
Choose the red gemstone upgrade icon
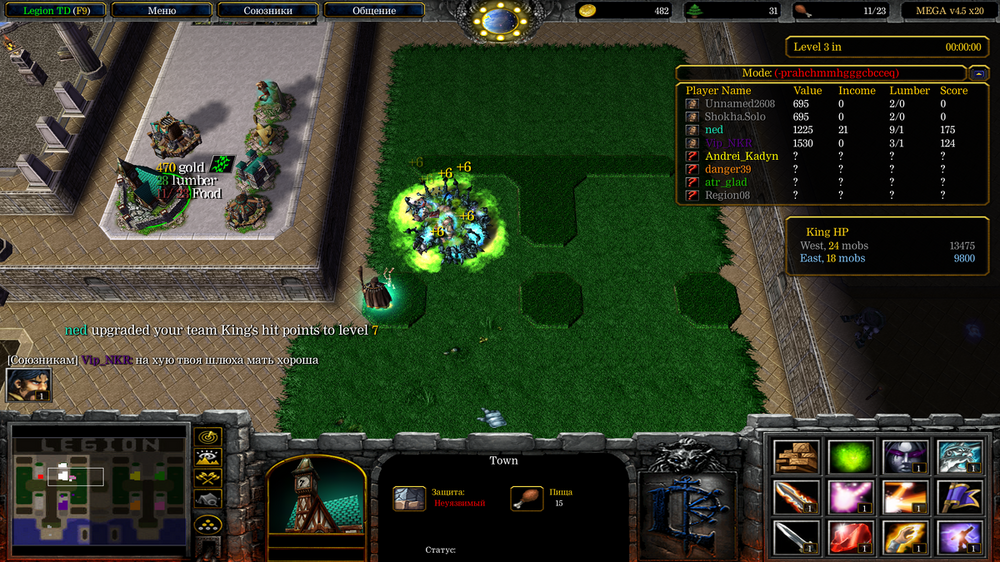point(851,537)
